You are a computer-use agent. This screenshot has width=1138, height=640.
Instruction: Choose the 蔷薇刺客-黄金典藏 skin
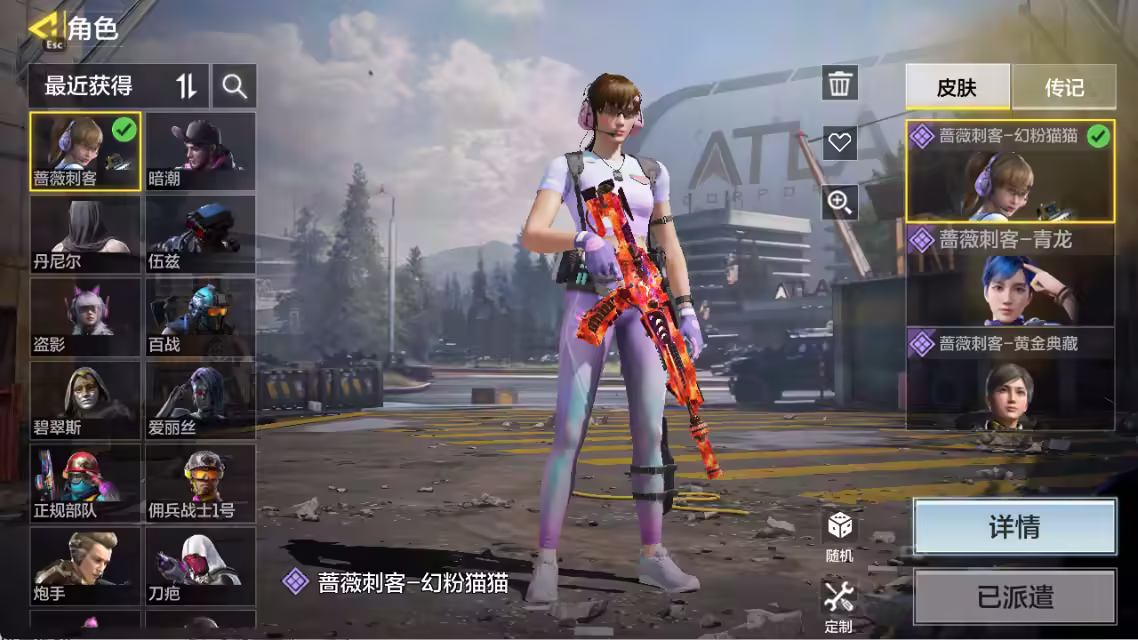[x=1010, y=378]
